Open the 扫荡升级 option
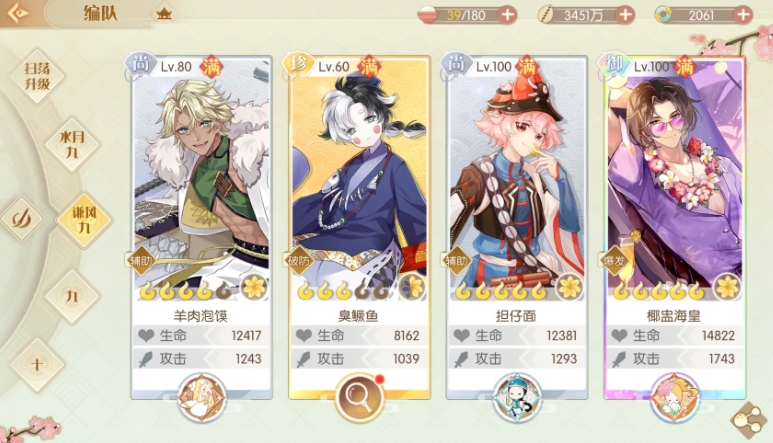Image resolution: width=773 pixels, height=443 pixels. pos(37,76)
